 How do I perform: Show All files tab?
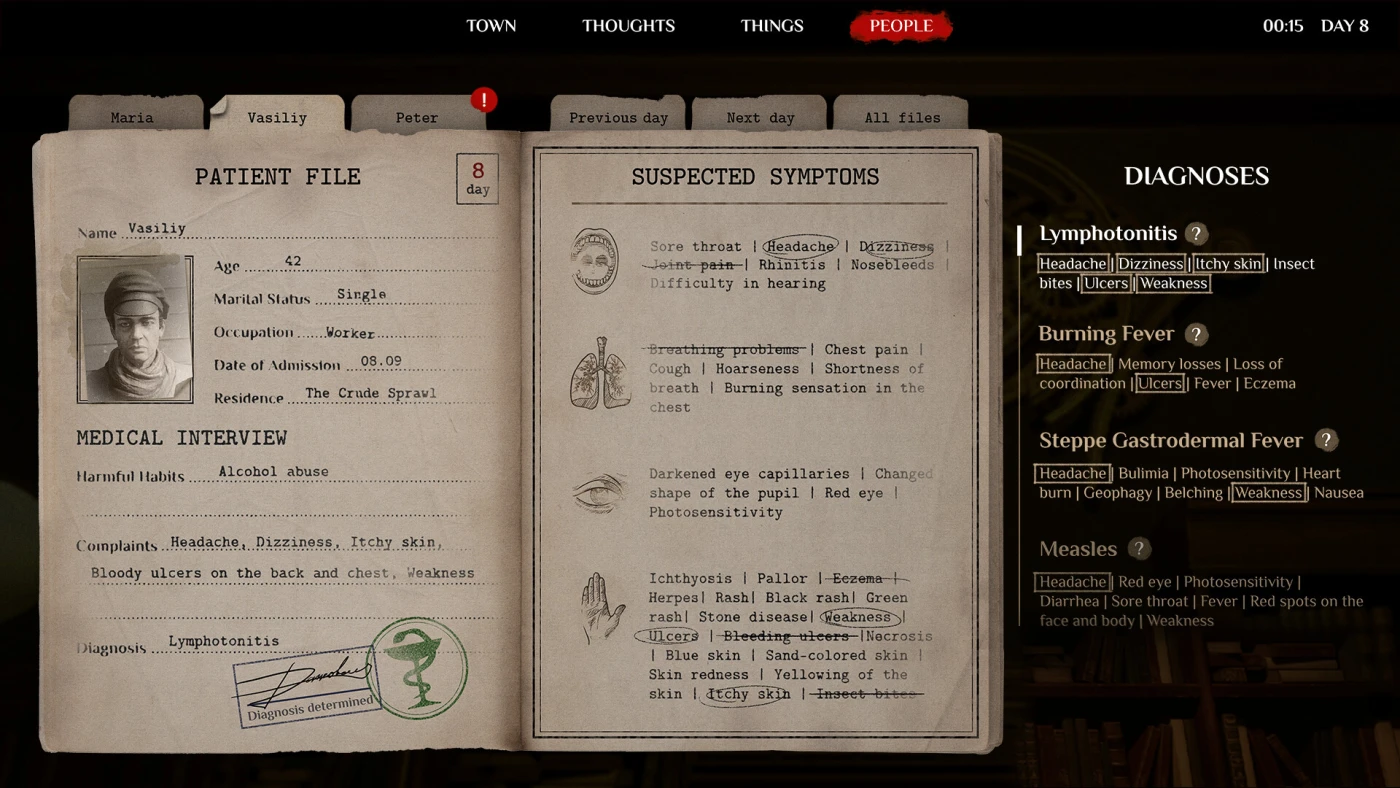pyautogui.click(x=902, y=117)
